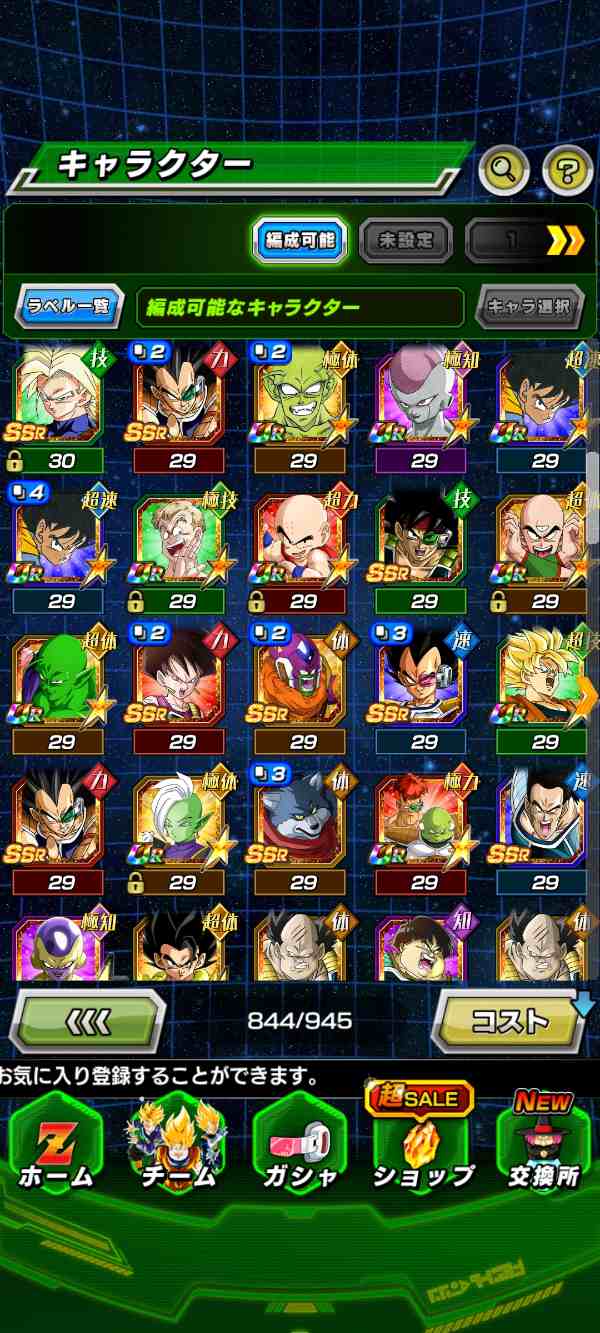Select the 未設定 filter tab
The height and width of the screenshot is (1333, 600).
coord(405,240)
